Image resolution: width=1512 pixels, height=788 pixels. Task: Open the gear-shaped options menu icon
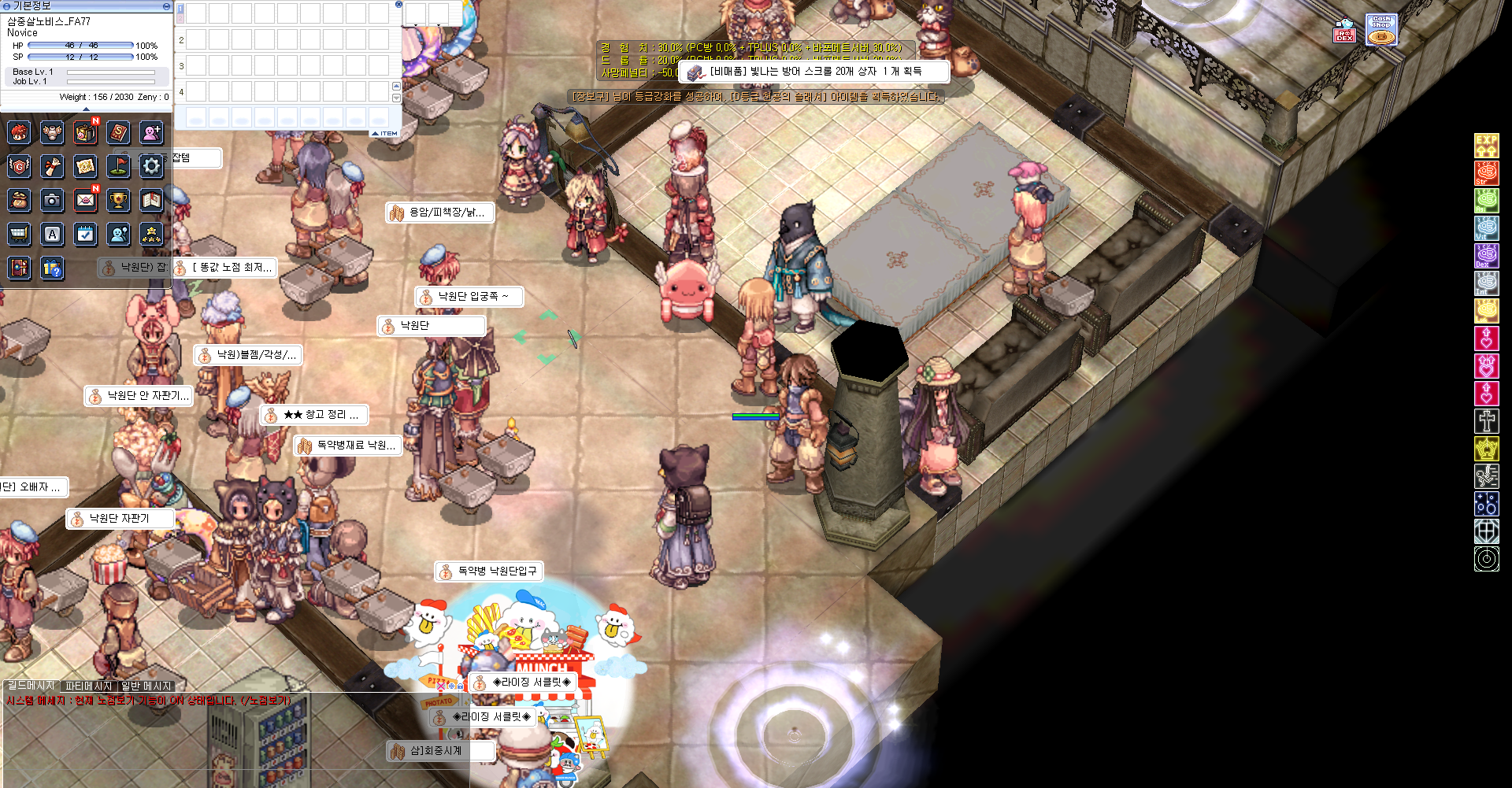151,166
